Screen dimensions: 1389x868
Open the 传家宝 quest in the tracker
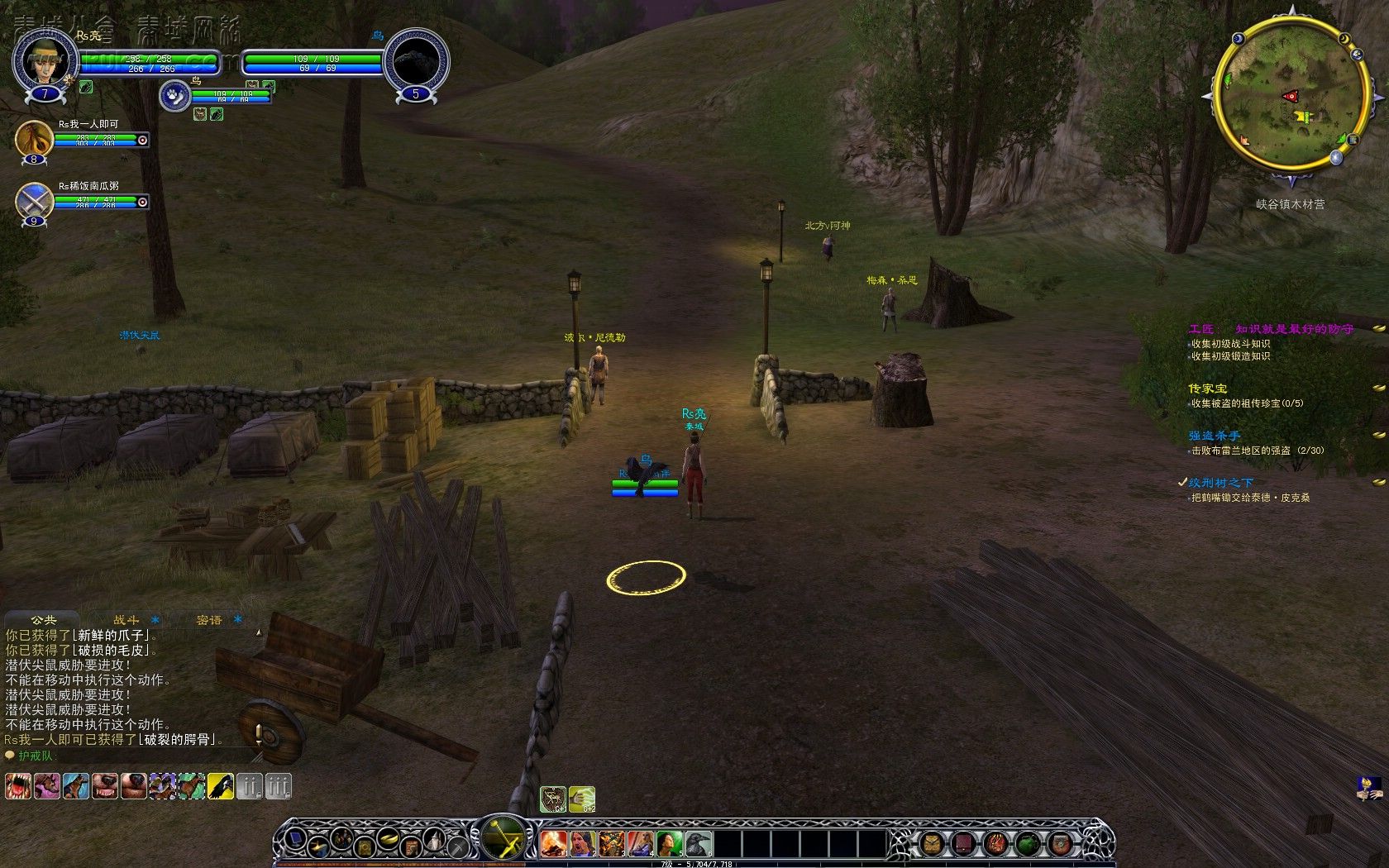coord(1208,389)
